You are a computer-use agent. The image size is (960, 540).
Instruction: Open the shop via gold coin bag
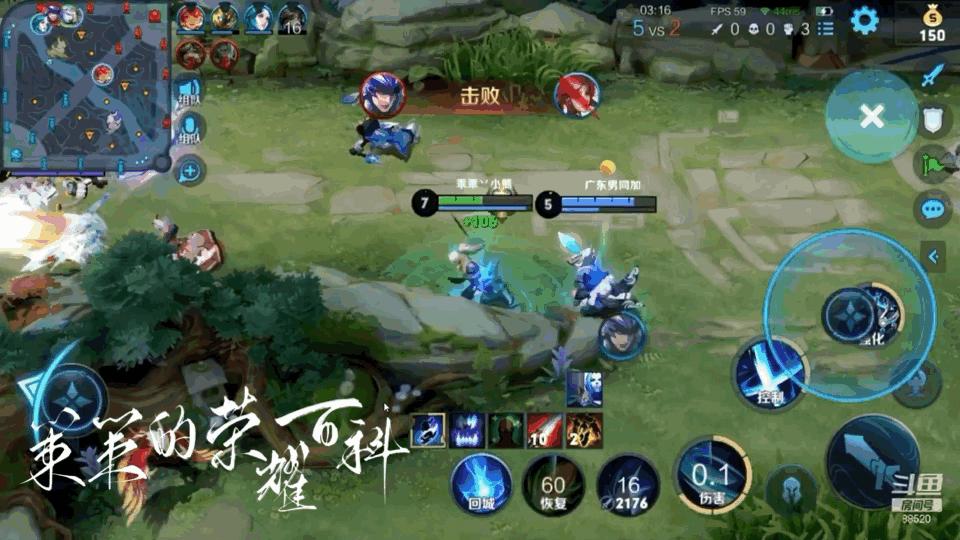931,24
